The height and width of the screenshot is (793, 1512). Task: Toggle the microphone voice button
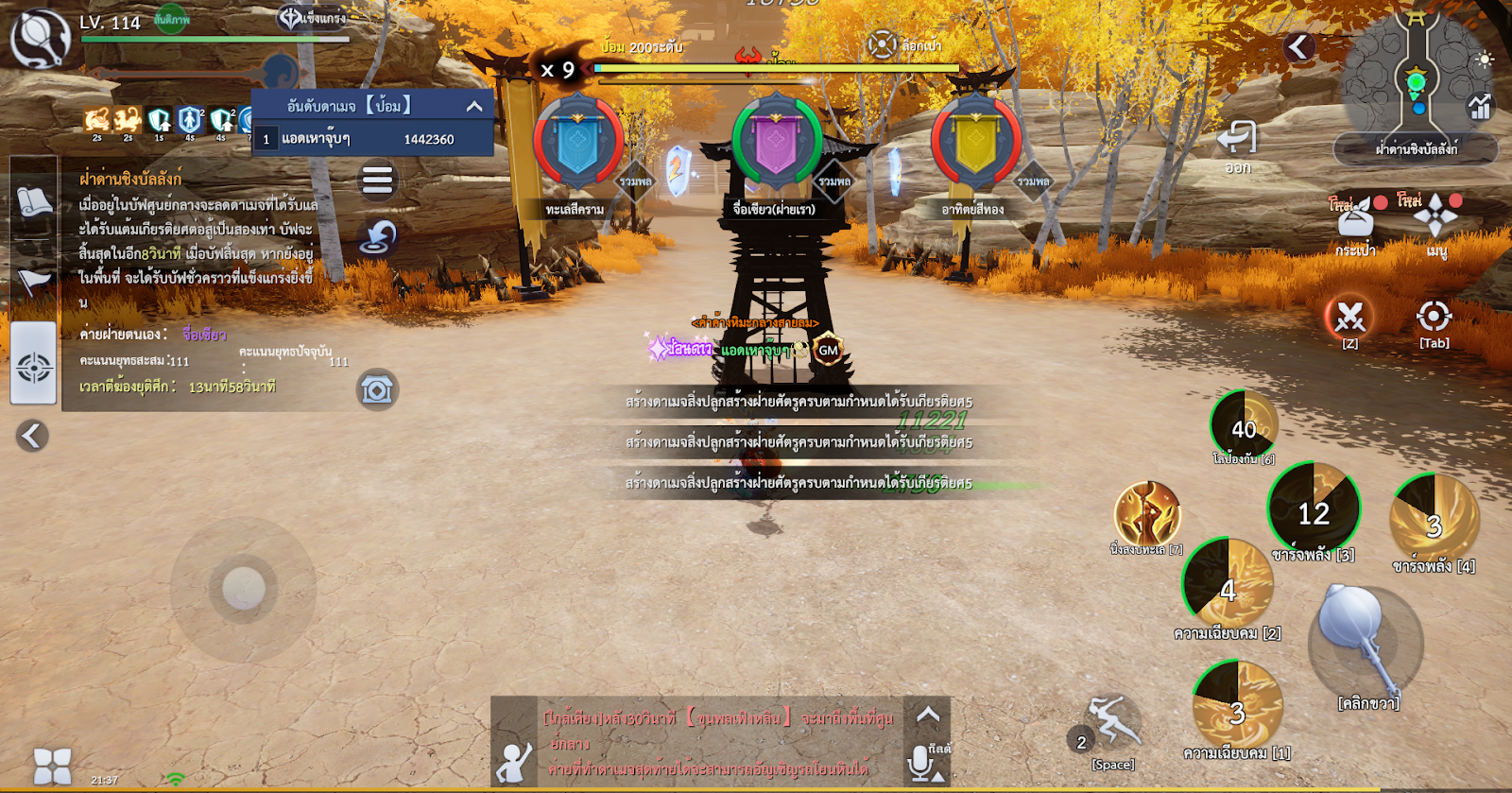pos(920,762)
